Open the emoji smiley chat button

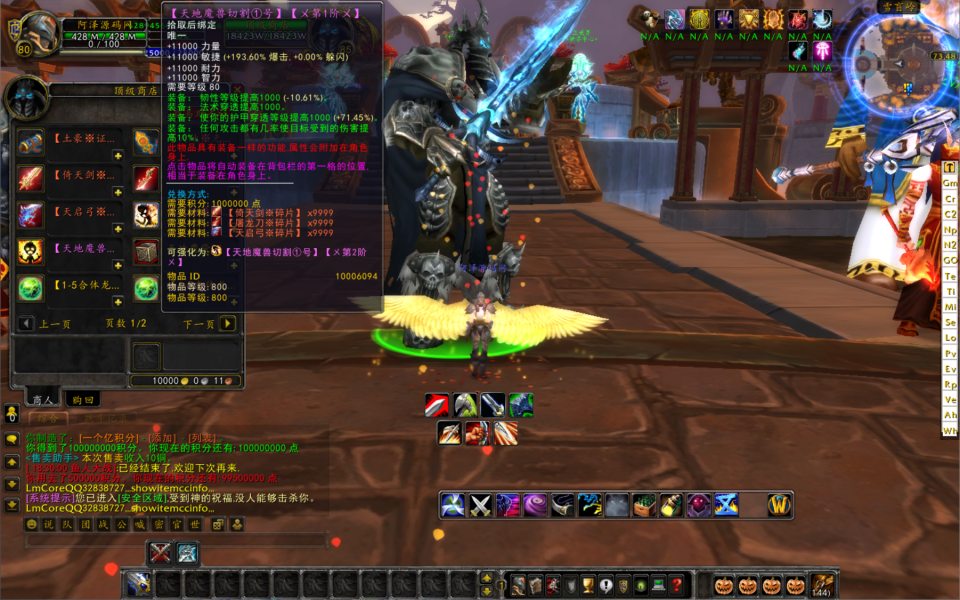point(32,524)
